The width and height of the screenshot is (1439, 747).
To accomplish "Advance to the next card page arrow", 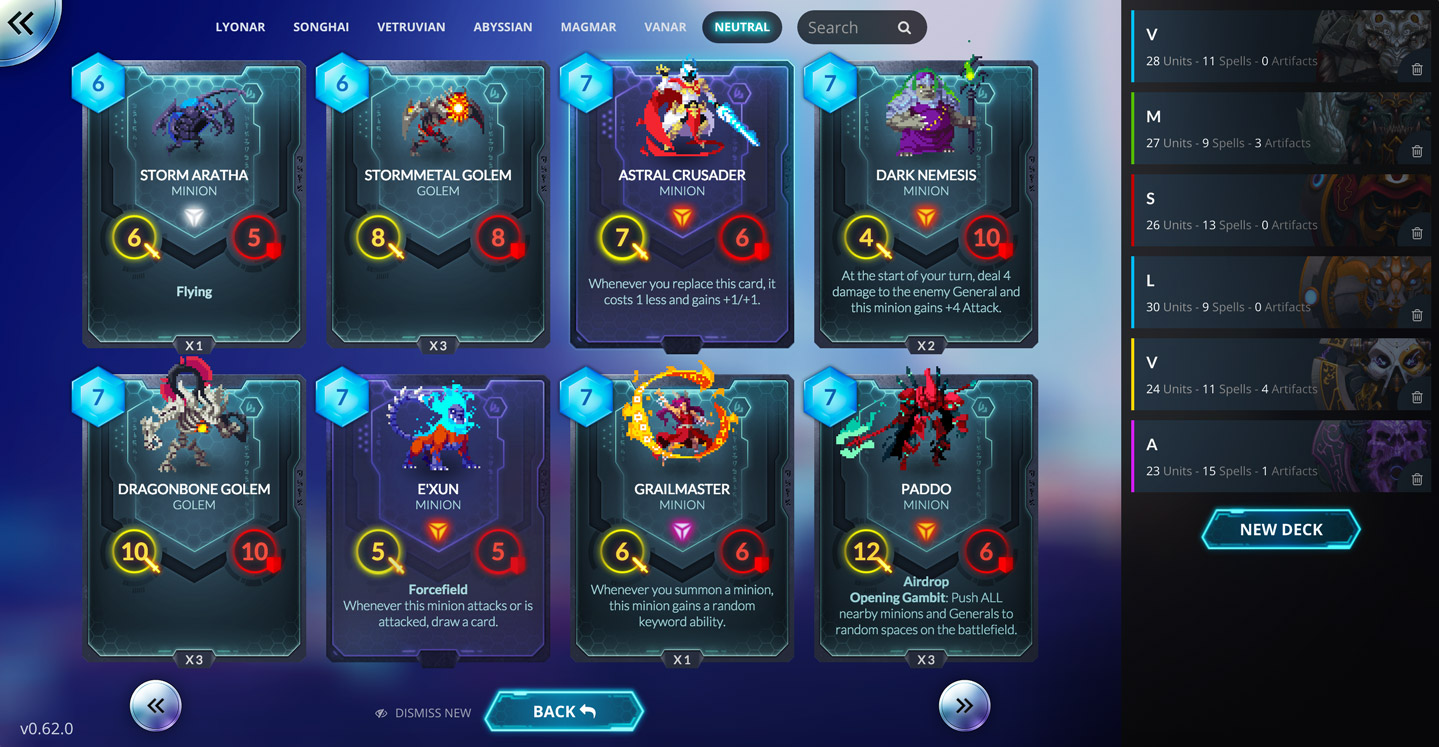I will 963,705.
